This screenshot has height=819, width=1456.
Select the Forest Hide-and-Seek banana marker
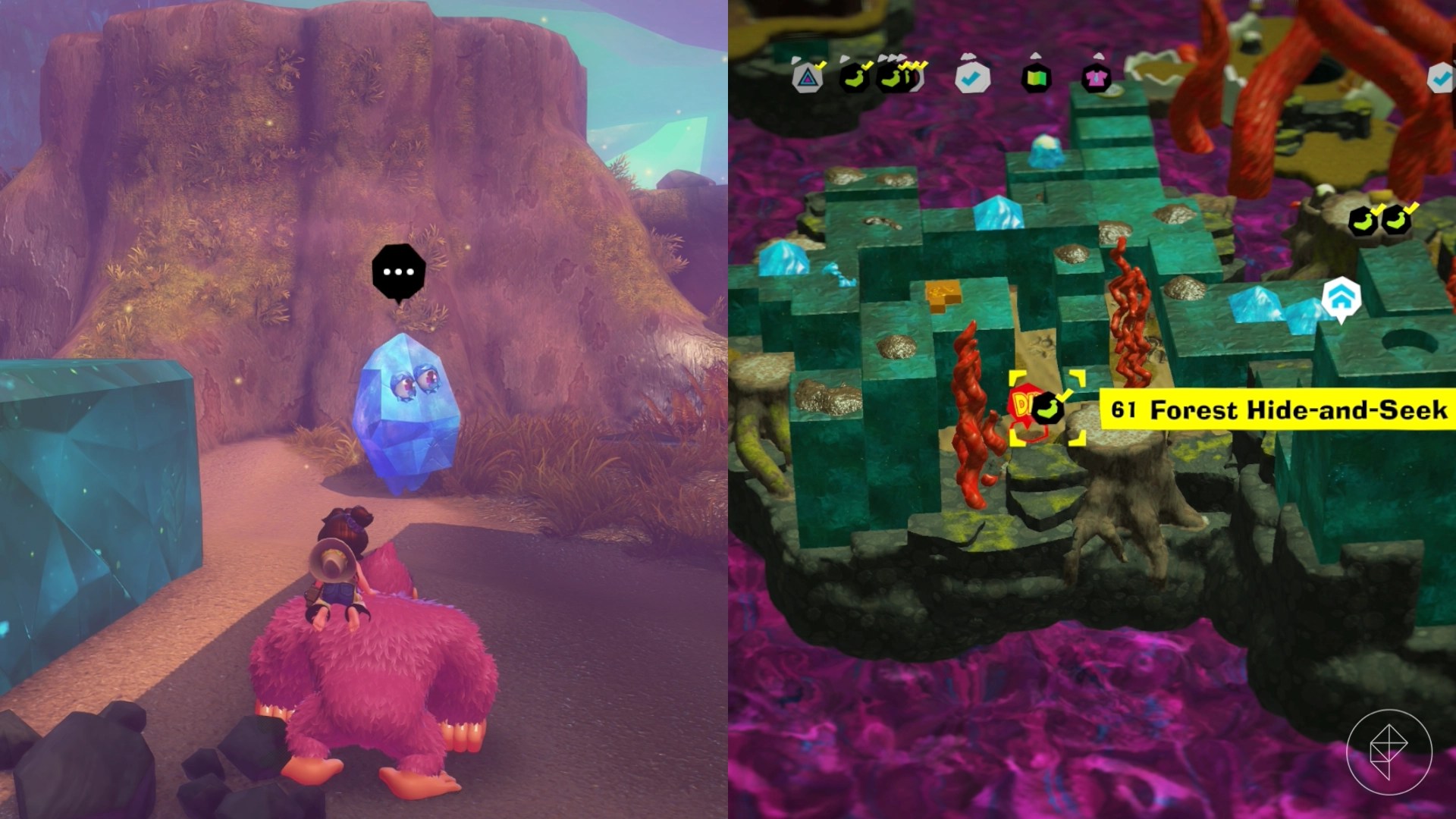1047,409
